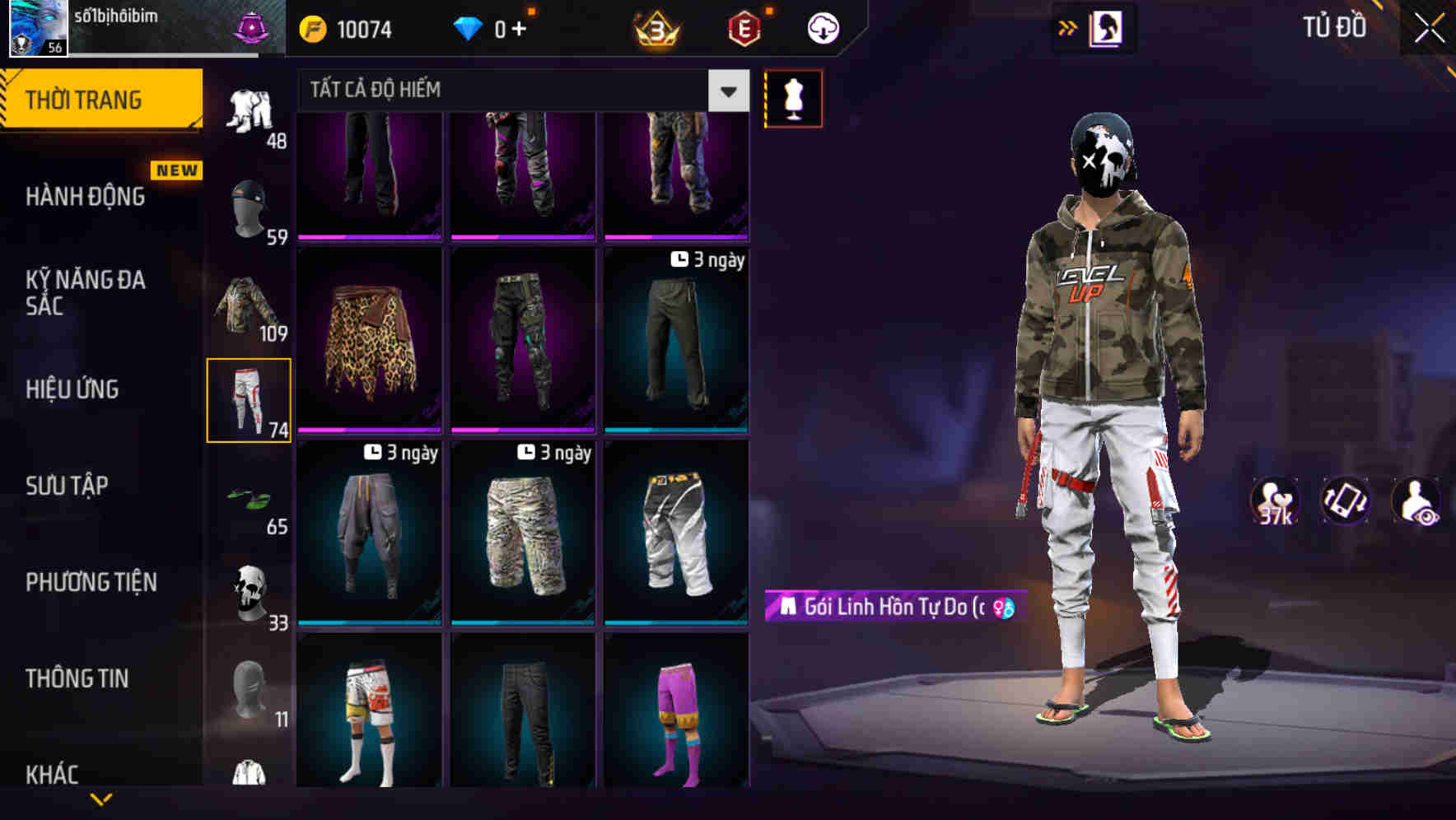The image size is (1456, 820).
Task: Open the Booyah Pass crown icon
Action: tap(655, 27)
